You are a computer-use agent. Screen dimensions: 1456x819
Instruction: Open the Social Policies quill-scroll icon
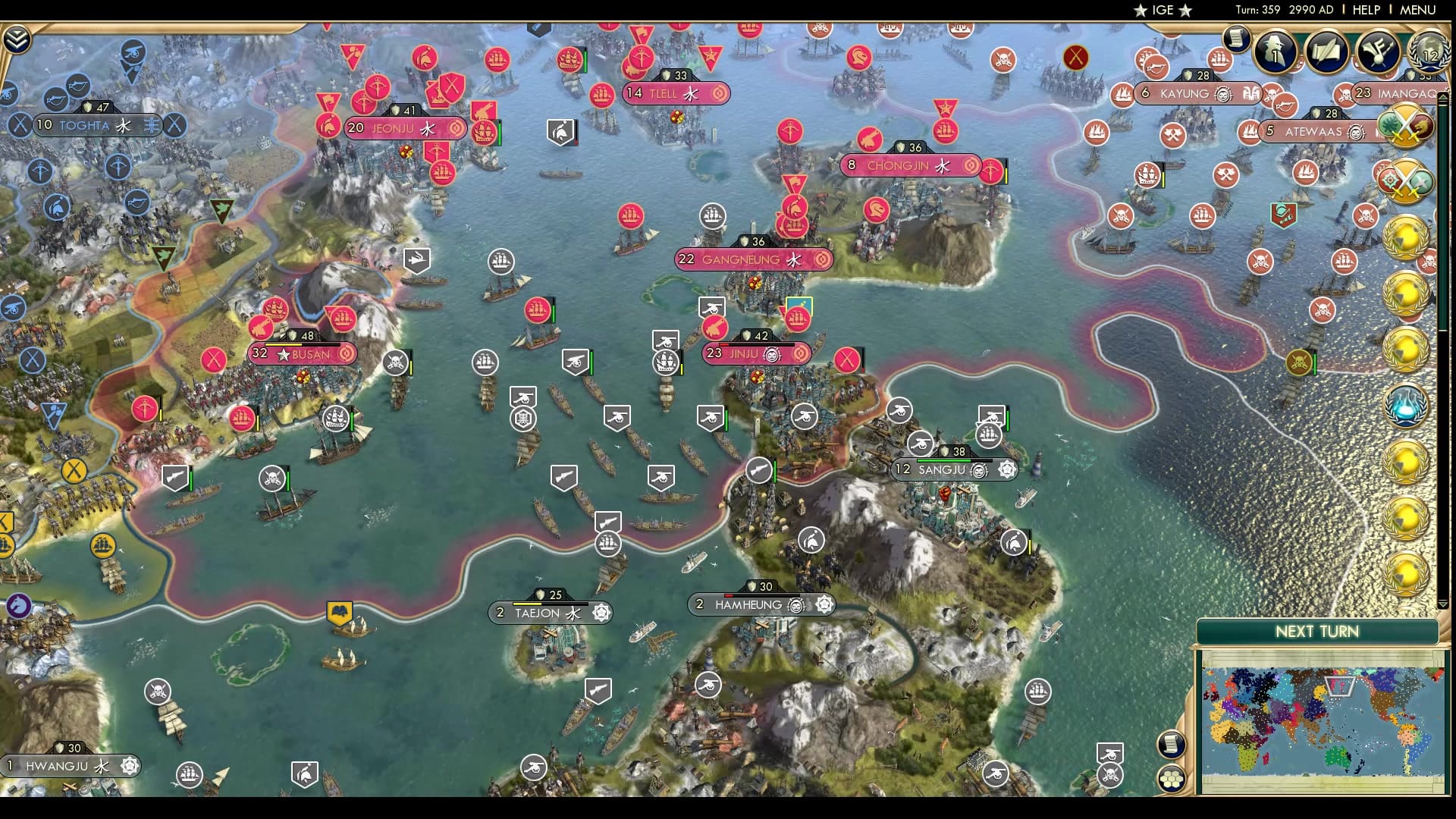pyautogui.click(x=1326, y=50)
